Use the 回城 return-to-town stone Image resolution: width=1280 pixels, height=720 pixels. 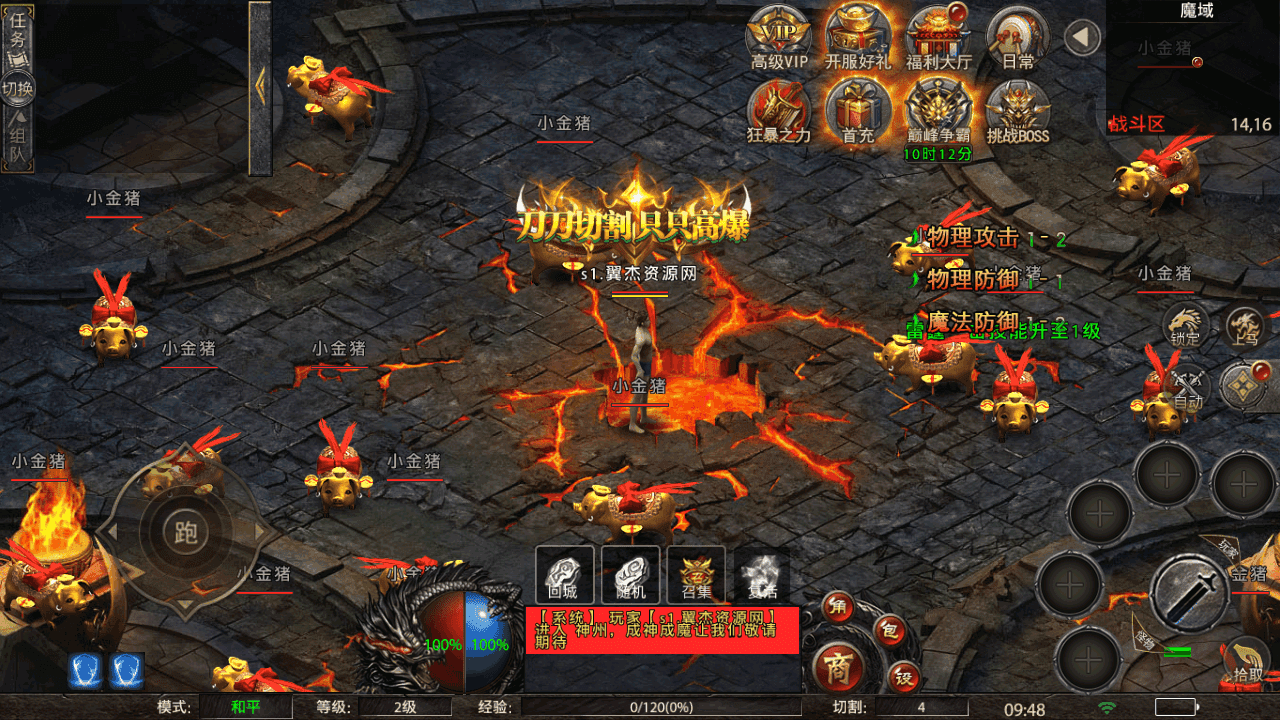pyautogui.click(x=565, y=575)
